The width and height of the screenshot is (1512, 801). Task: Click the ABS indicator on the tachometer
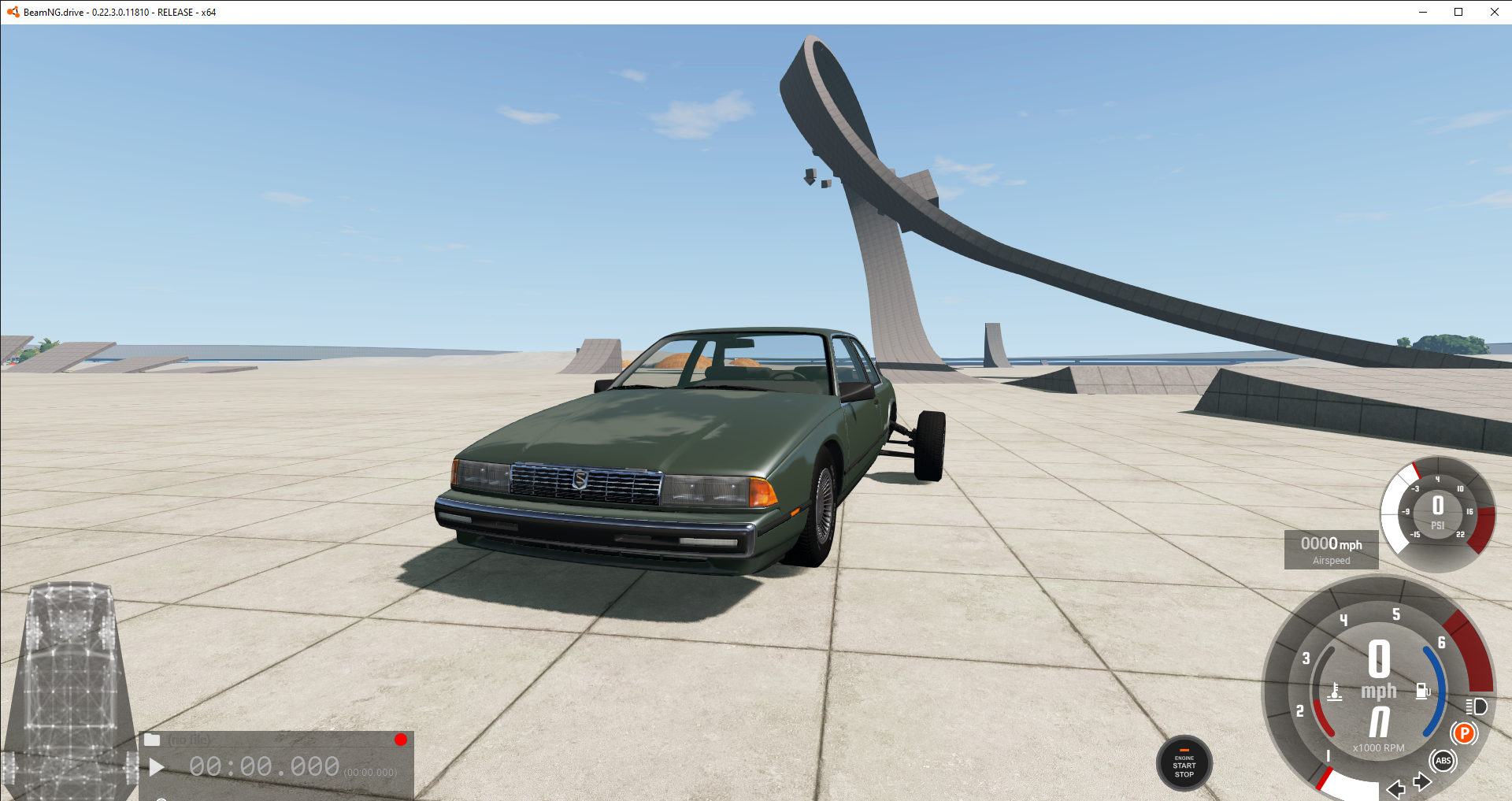pyautogui.click(x=1443, y=759)
